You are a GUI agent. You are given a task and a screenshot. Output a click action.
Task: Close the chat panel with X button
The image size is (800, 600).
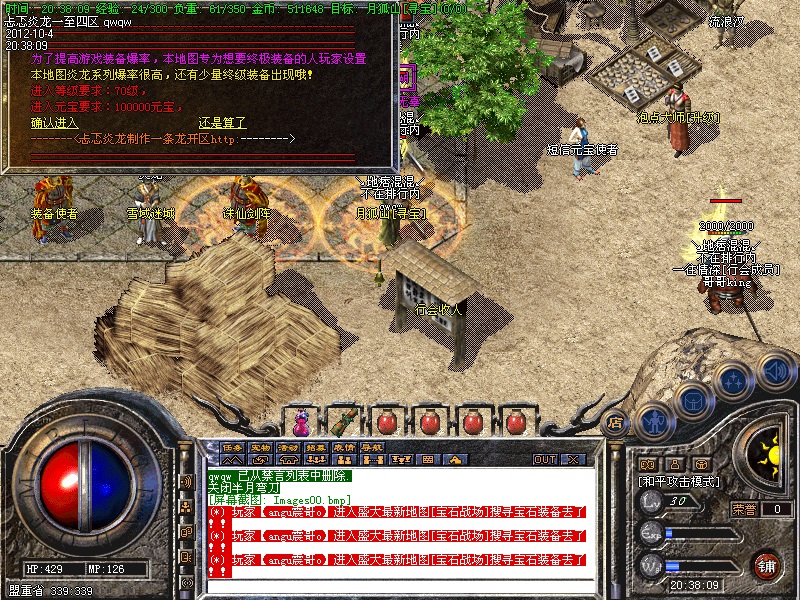[x=573, y=459]
